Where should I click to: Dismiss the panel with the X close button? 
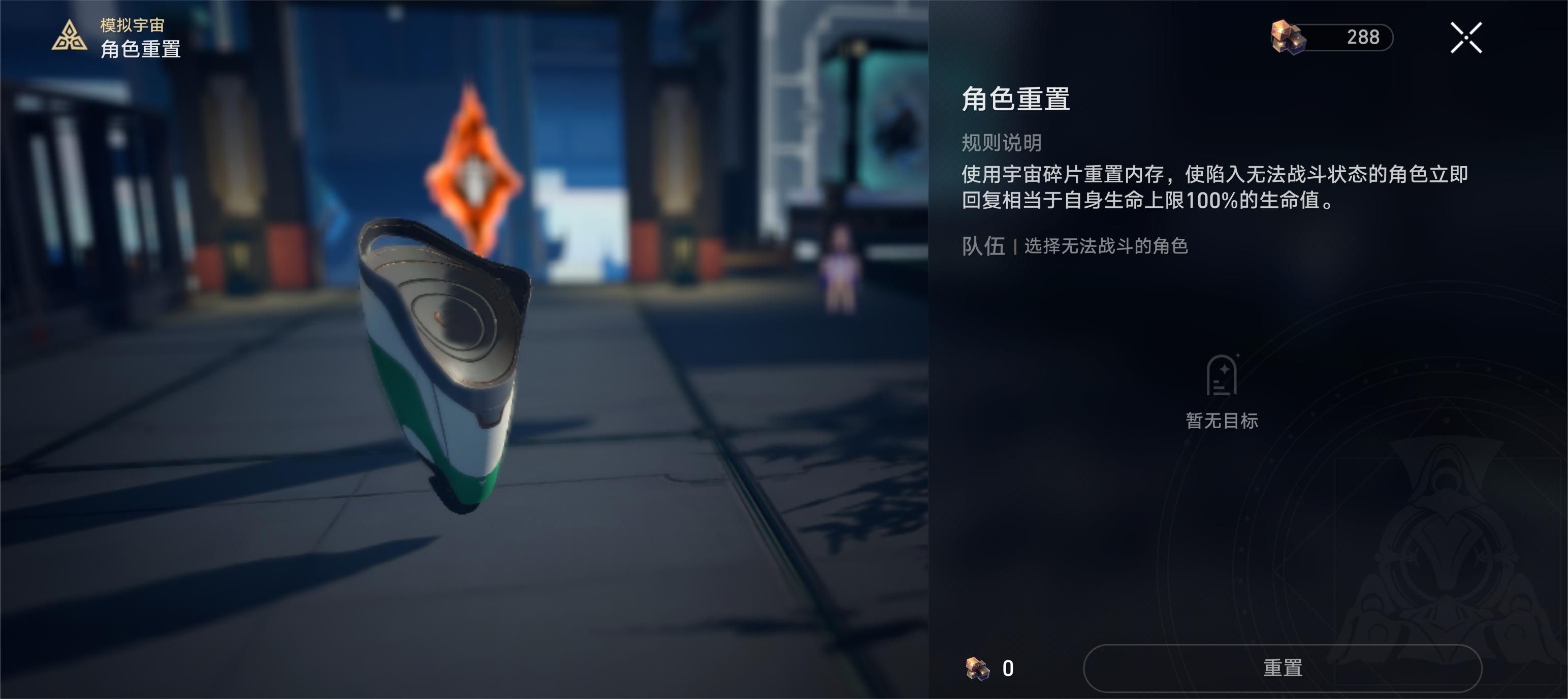(x=1467, y=38)
